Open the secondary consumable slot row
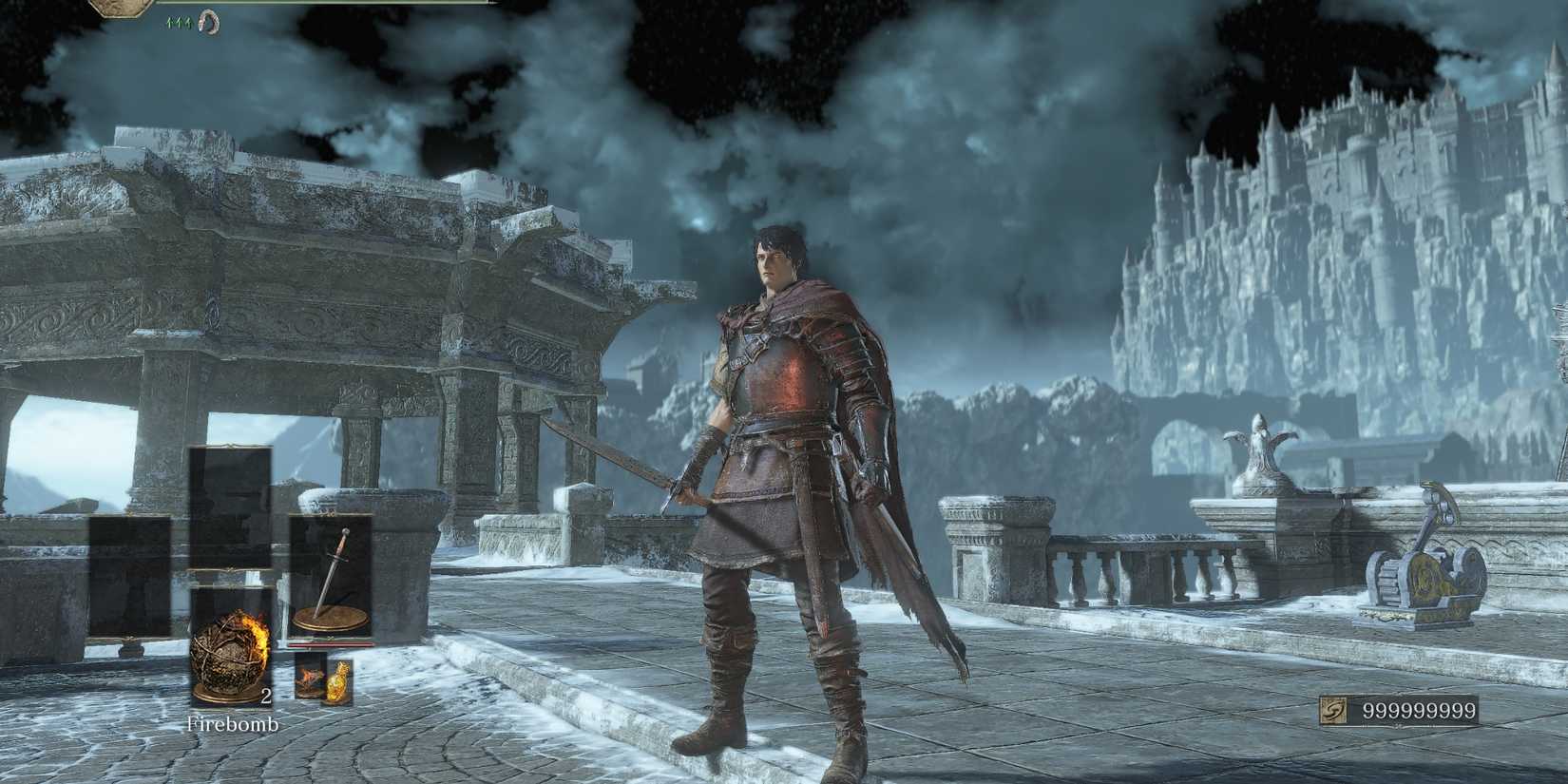The image size is (1568, 784). point(323,677)
